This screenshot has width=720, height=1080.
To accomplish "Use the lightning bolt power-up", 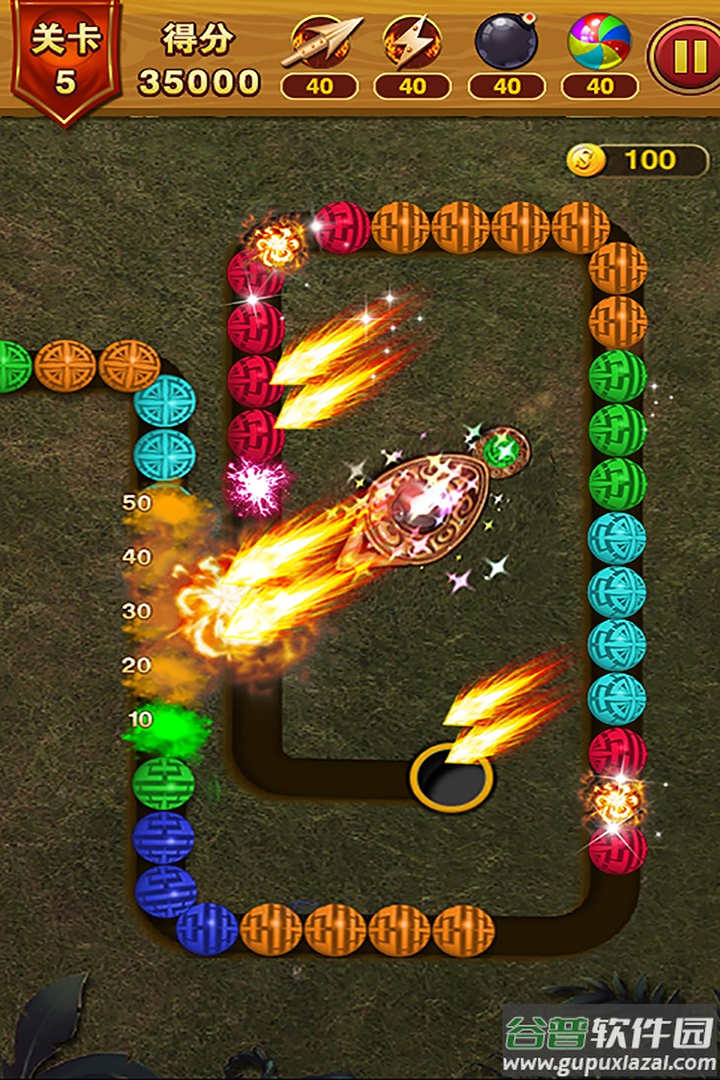I will click(412, 45).
